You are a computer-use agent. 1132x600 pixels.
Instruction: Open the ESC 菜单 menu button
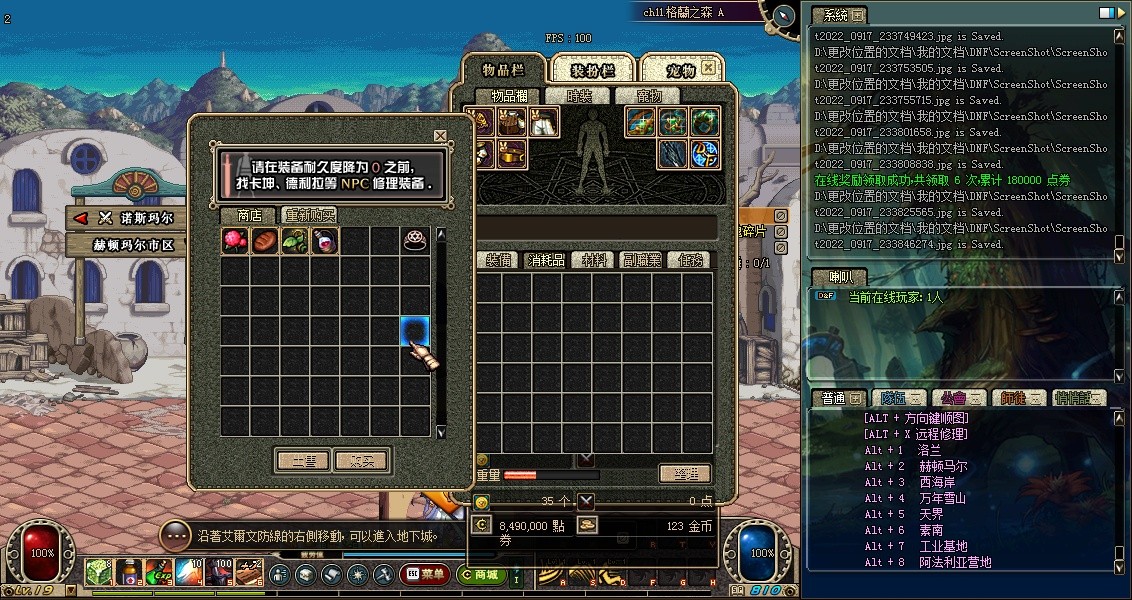click(x=425, y=574)
